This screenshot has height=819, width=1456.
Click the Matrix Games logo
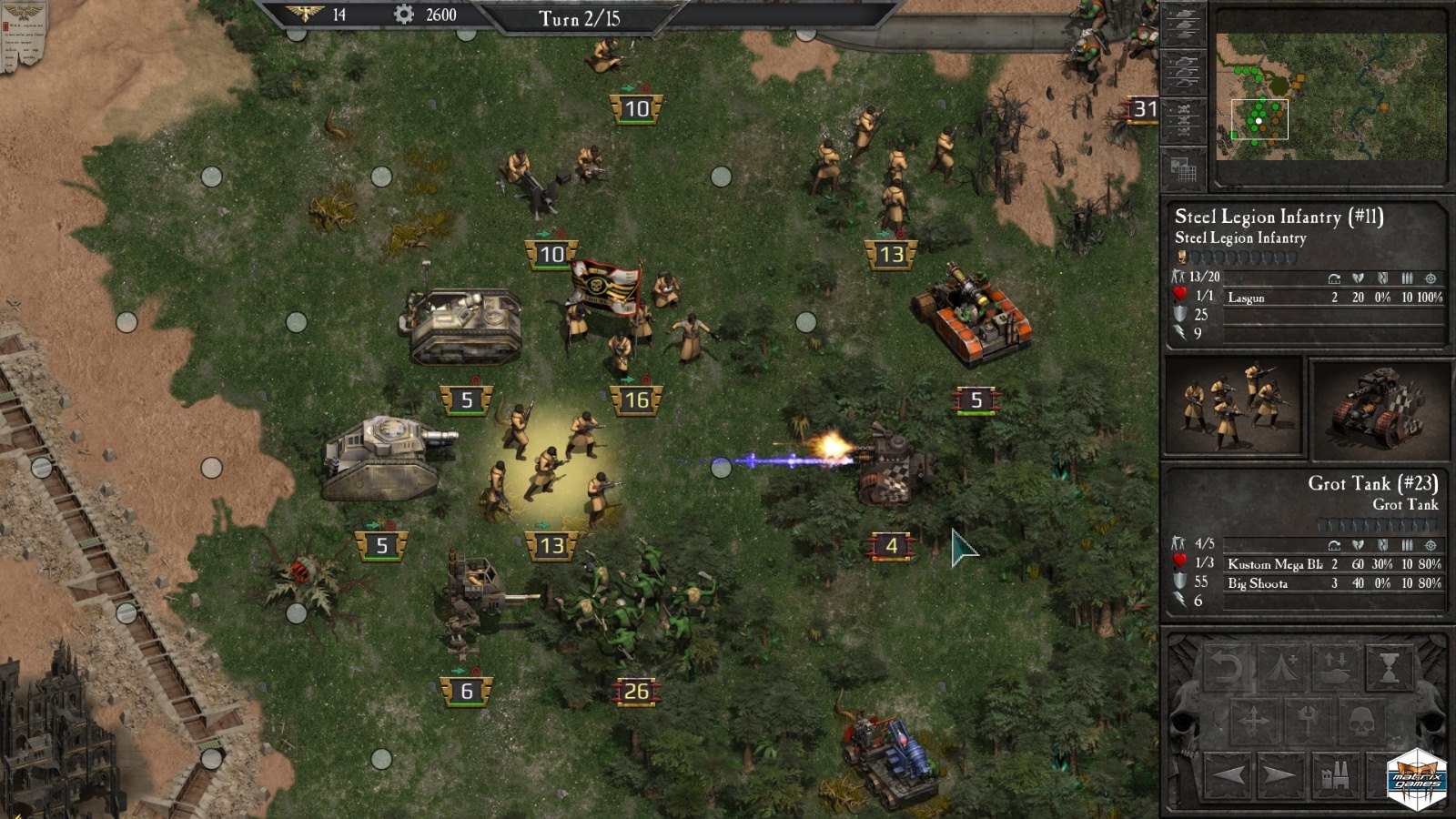pyautogui.click(x=1417, y=779)
